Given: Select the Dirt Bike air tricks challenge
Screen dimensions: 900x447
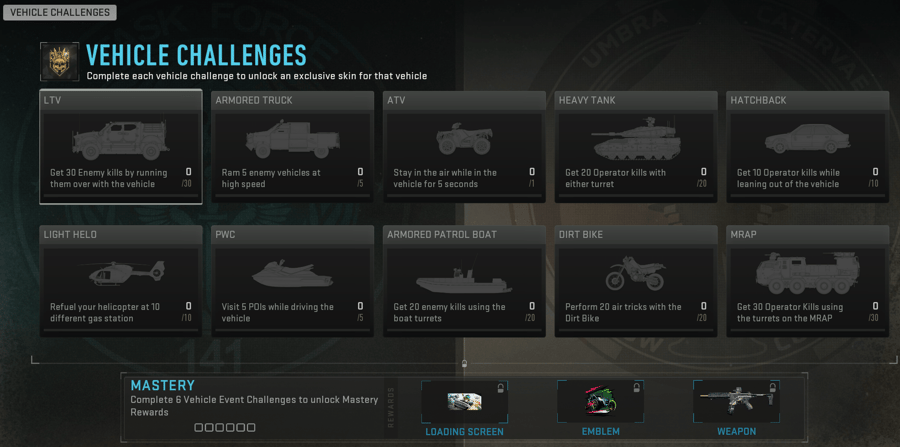Looking at the screenshot, I should click(636, 281).
